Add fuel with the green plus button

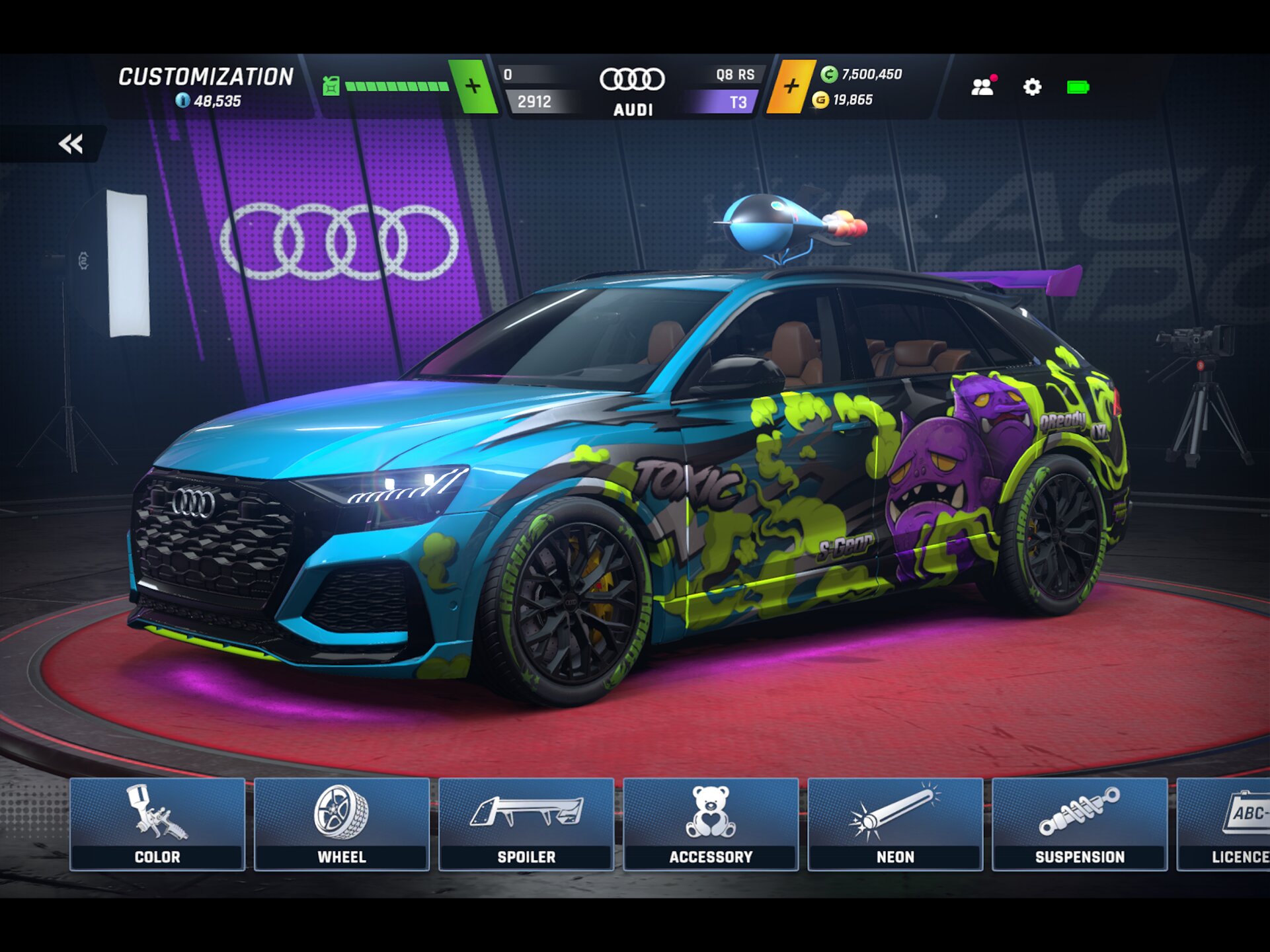[473, 87]
